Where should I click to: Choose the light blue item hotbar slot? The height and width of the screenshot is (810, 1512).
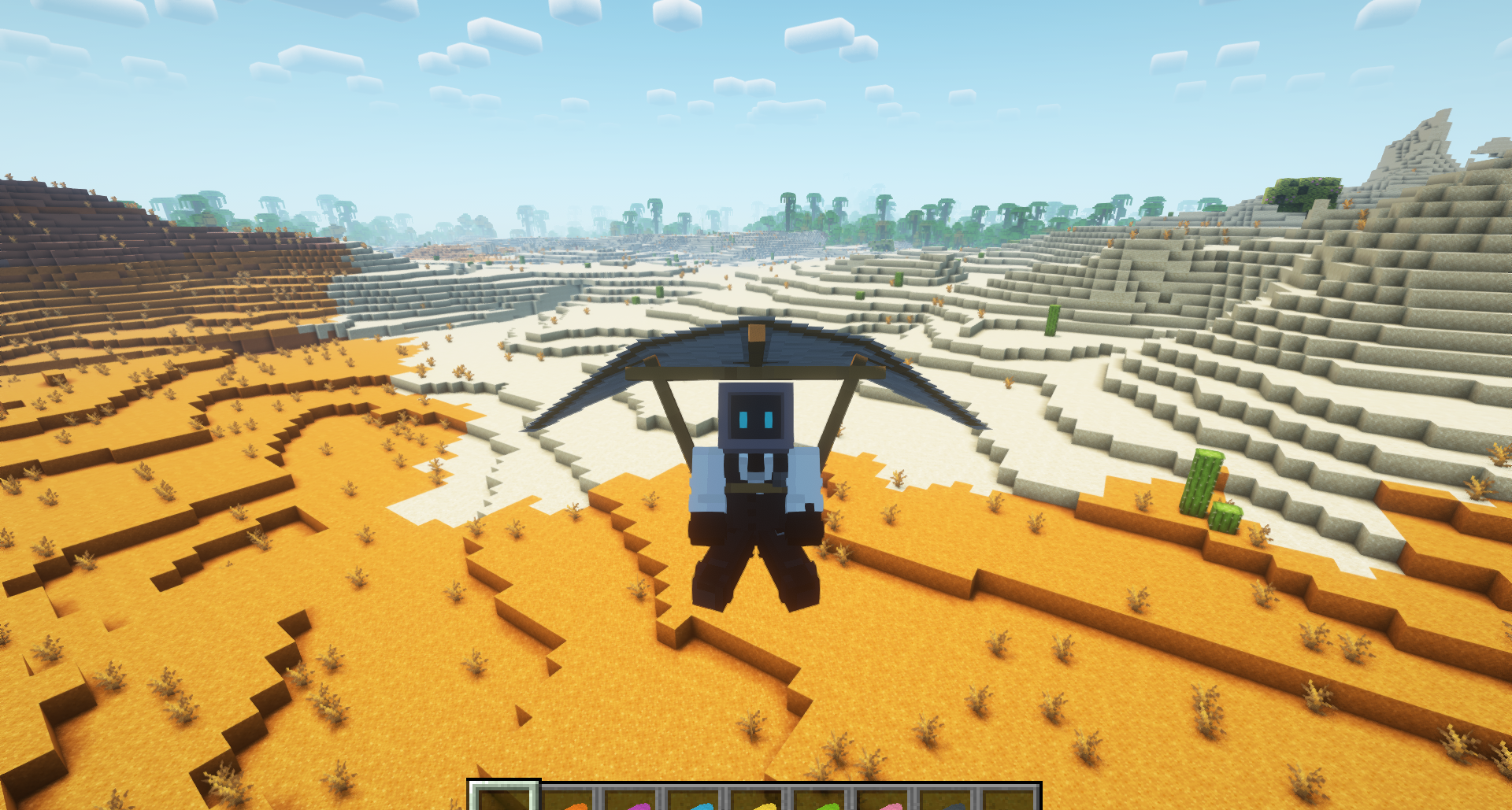695,800
